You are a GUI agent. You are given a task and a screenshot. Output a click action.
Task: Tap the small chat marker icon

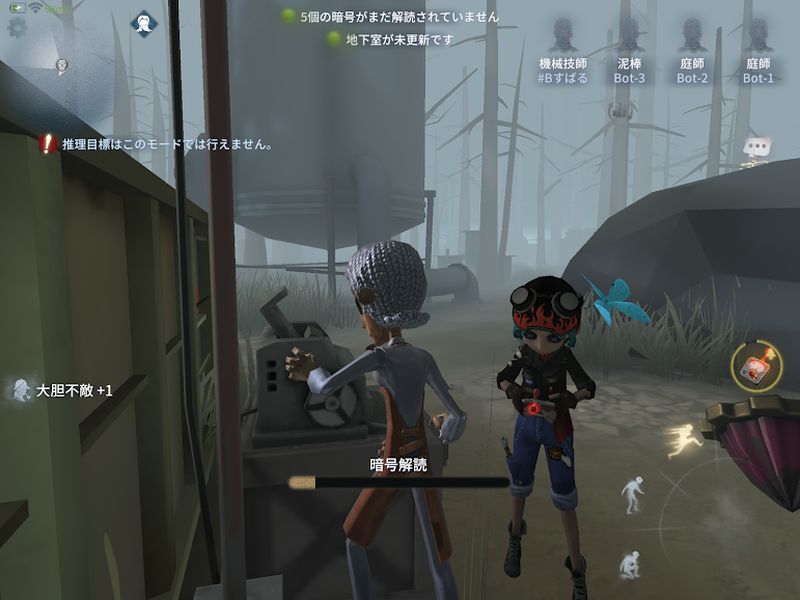click(62, 66)
